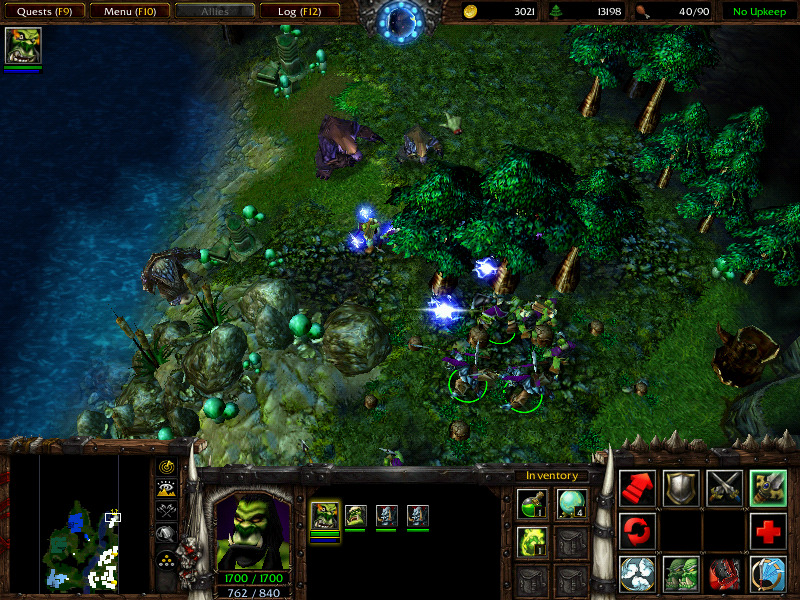The height and width of the screenshot is (600, 800).
Task: Open hero skills with the red cross
Action: click(768, 530)
